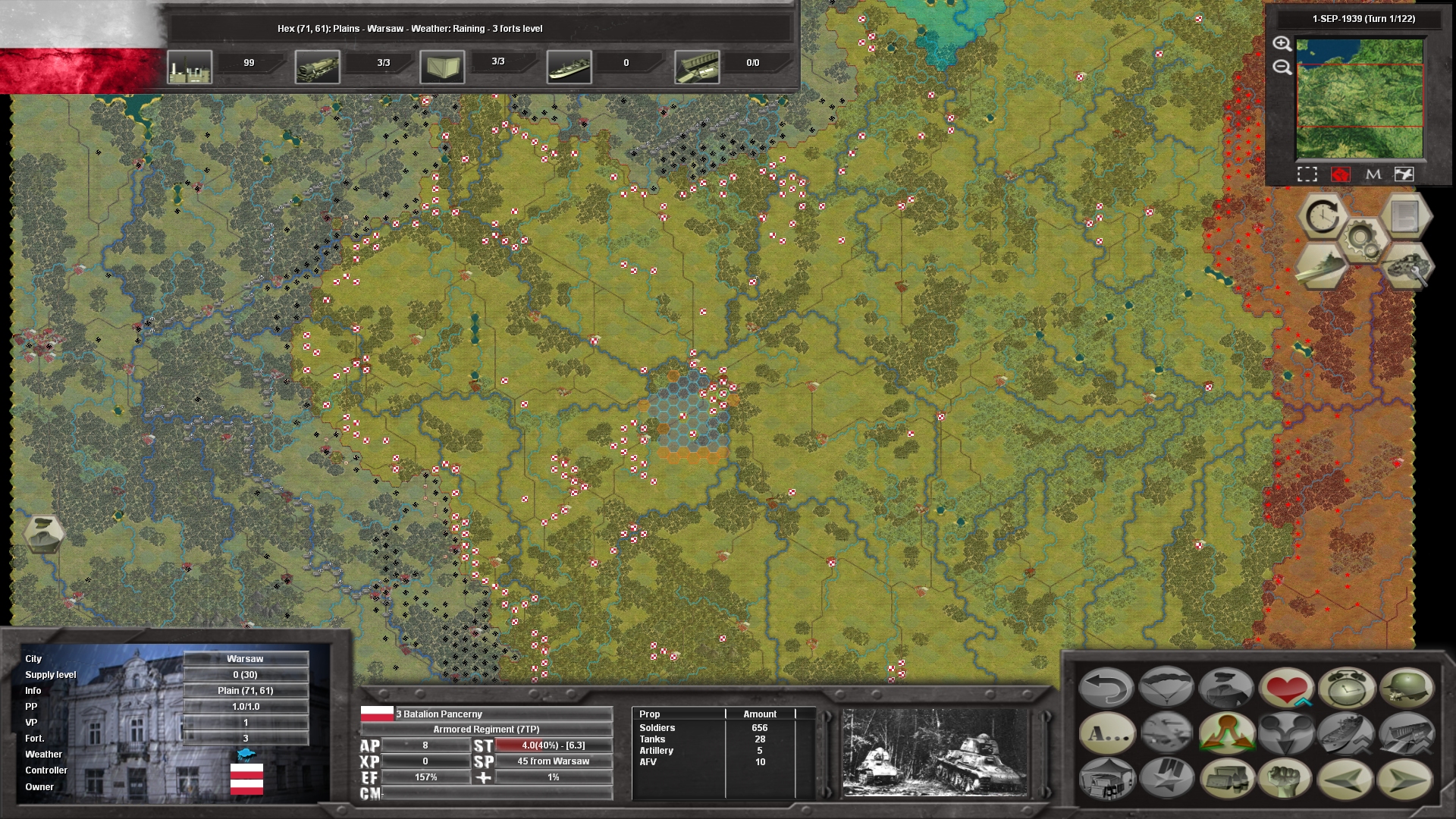The width and height of the screenshot is (1456, 819).
Task: Open the reports ledger hex icon
Action: pyautogui.click(x=1404, y=216)
